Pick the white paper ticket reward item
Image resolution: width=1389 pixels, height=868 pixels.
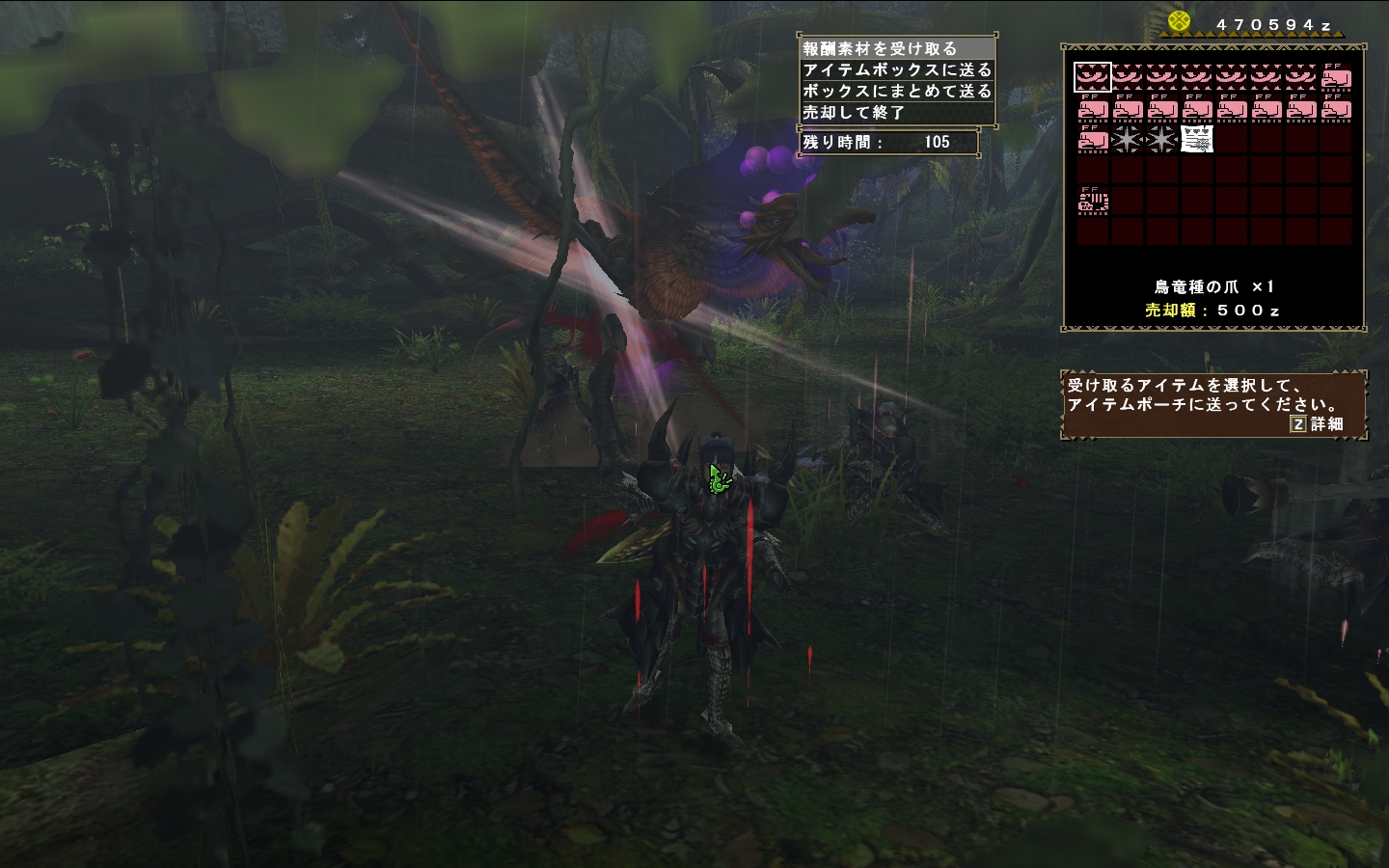point(1197,140)
